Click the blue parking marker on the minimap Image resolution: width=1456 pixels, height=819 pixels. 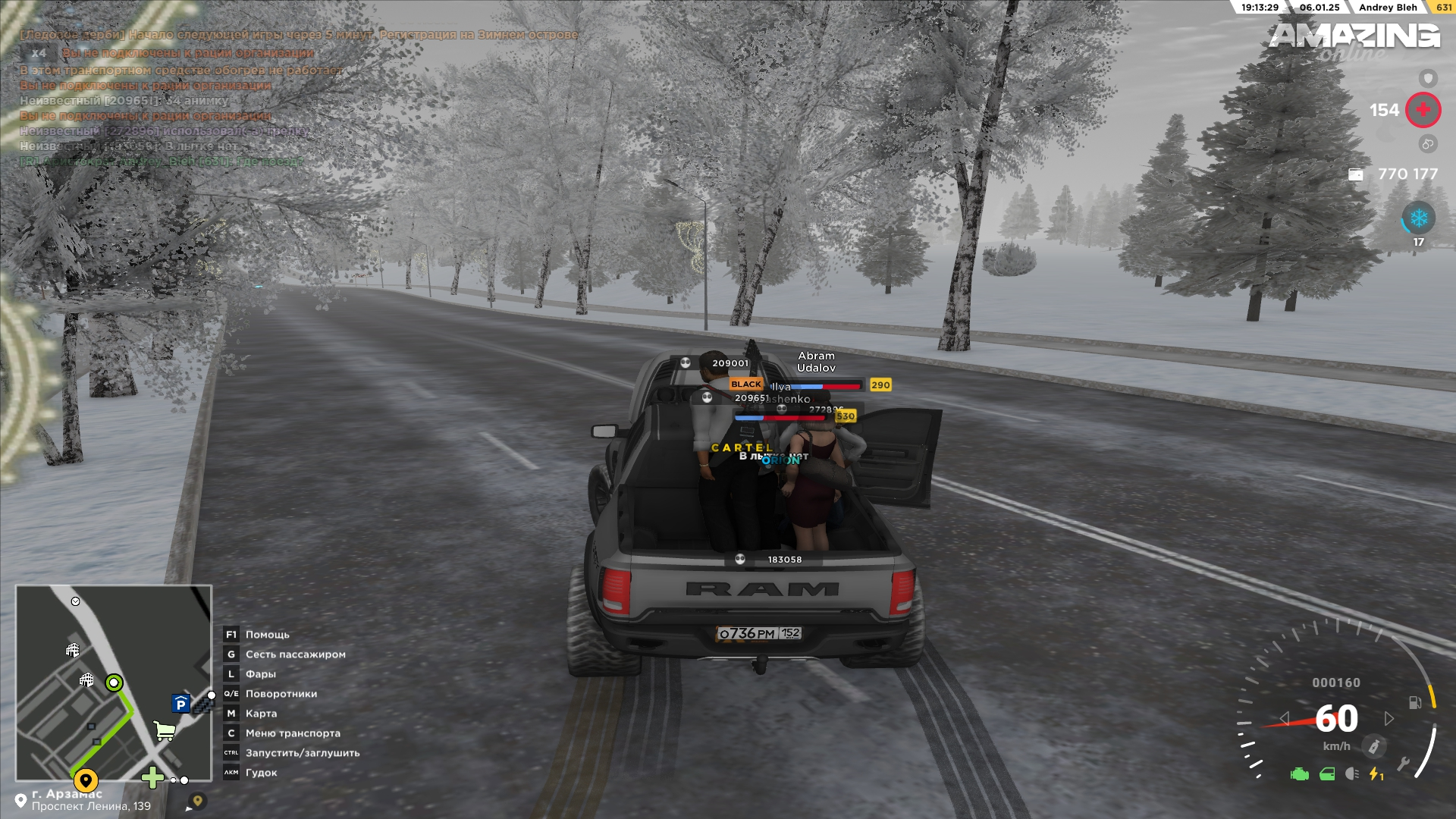coord(180,704)
